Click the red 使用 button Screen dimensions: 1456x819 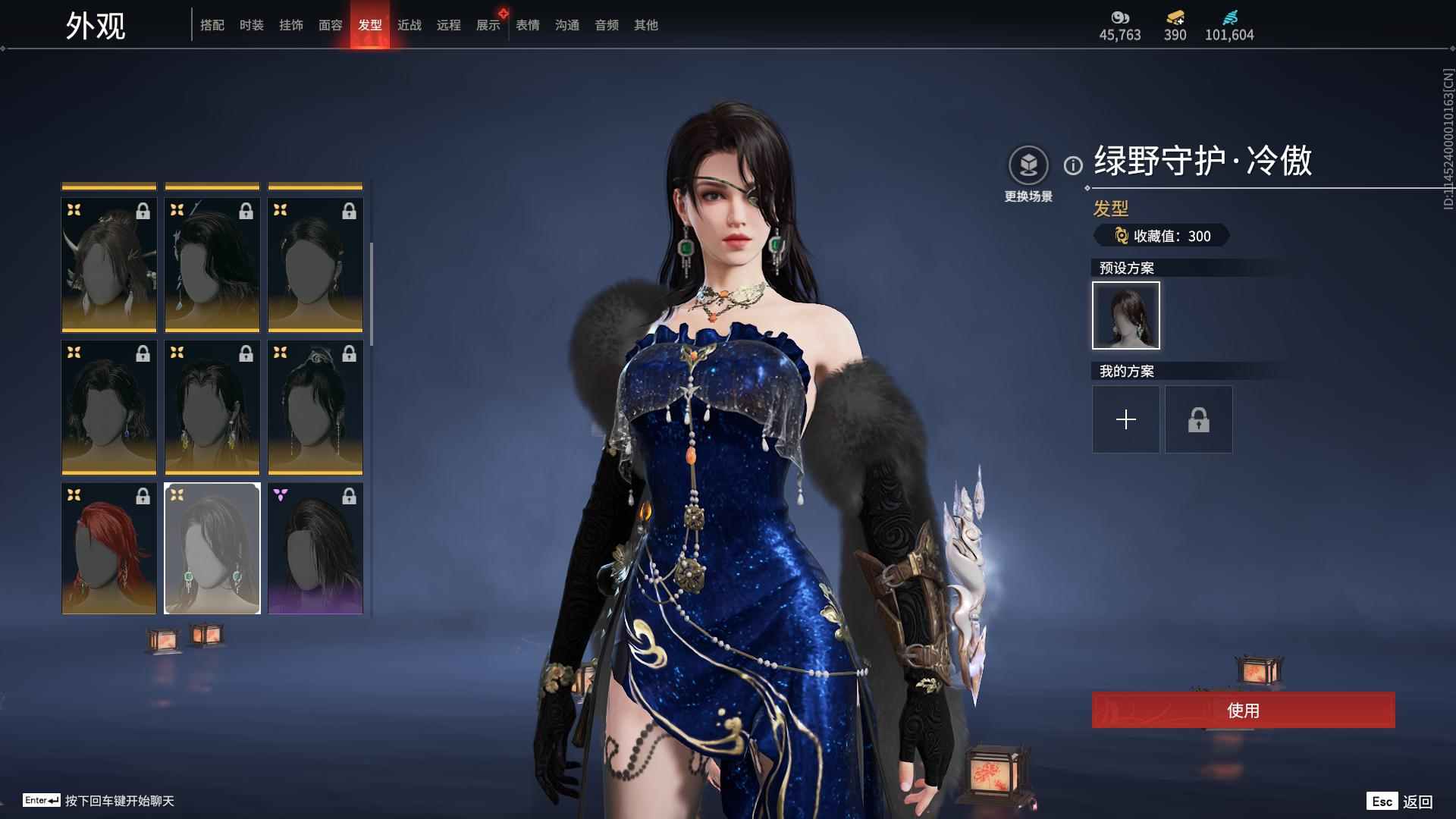1243,711
